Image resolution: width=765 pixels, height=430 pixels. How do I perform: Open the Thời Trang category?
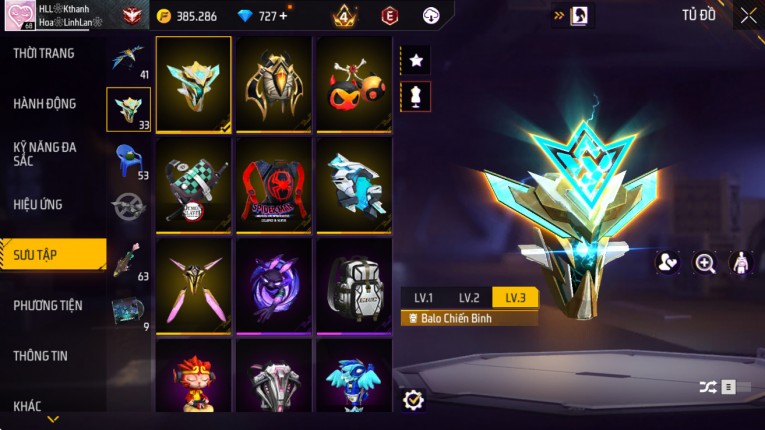click(44, 53)
